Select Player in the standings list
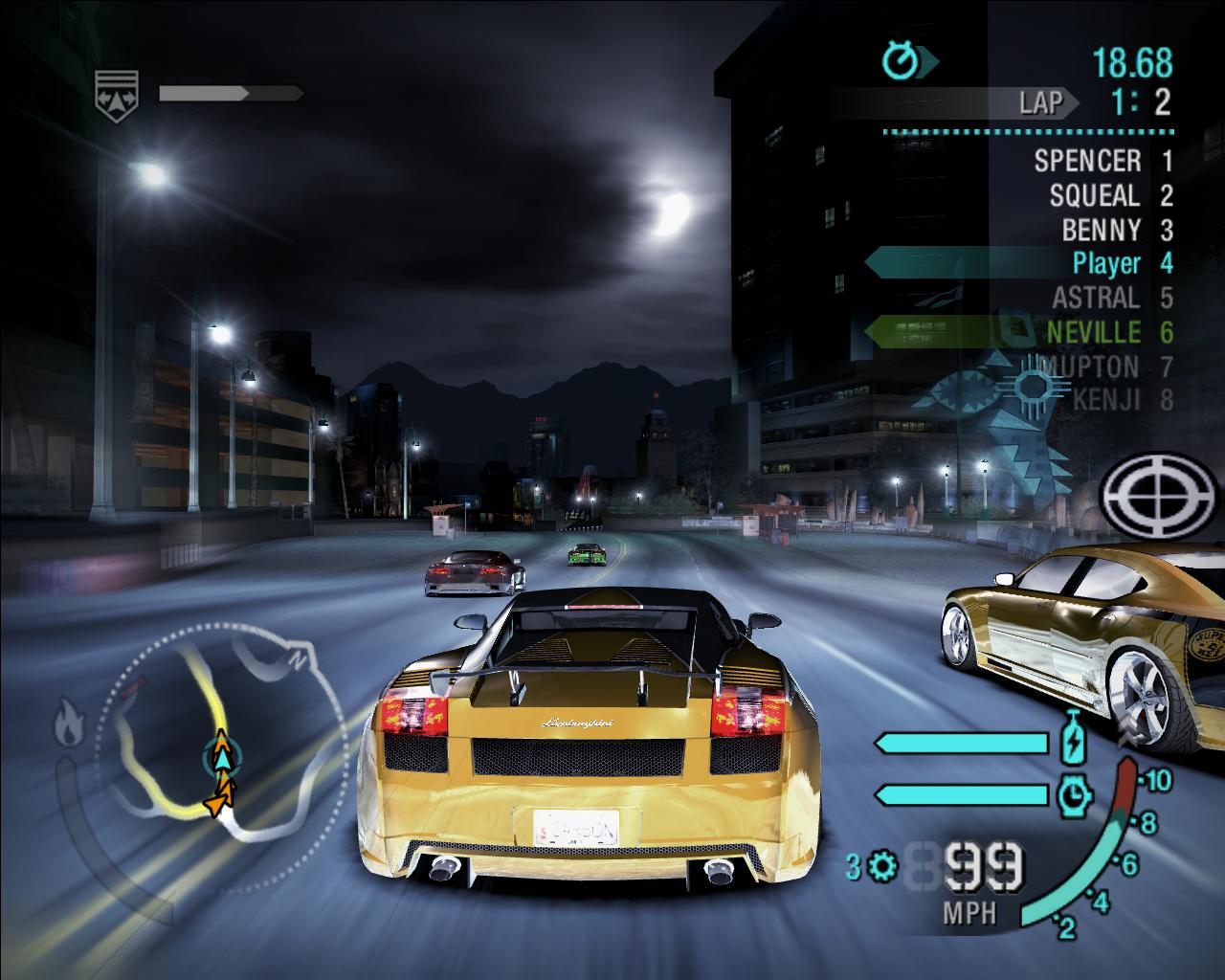The width and height of the screenshot is (1225, 980). (x=1107, y=263)
